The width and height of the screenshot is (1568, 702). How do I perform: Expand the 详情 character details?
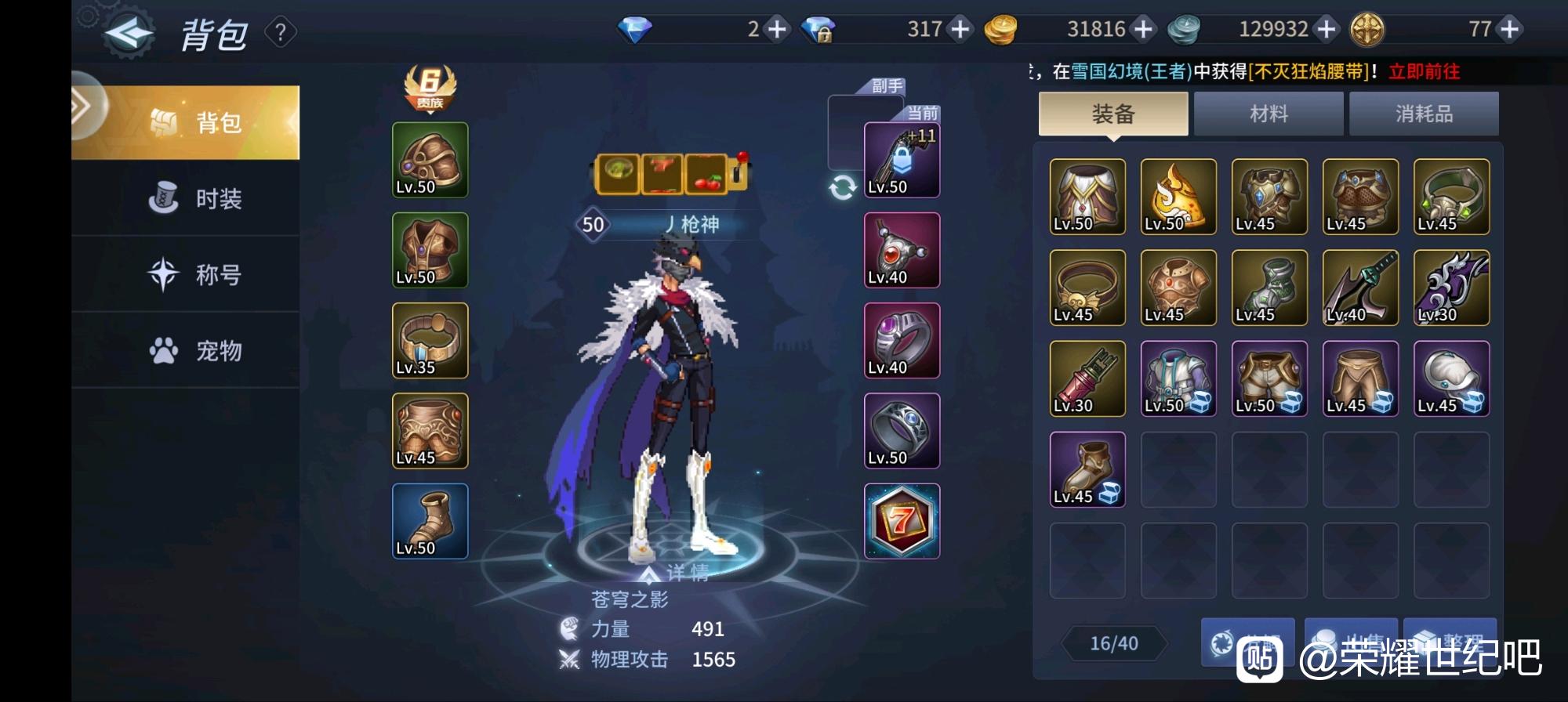tap(676, 574)
